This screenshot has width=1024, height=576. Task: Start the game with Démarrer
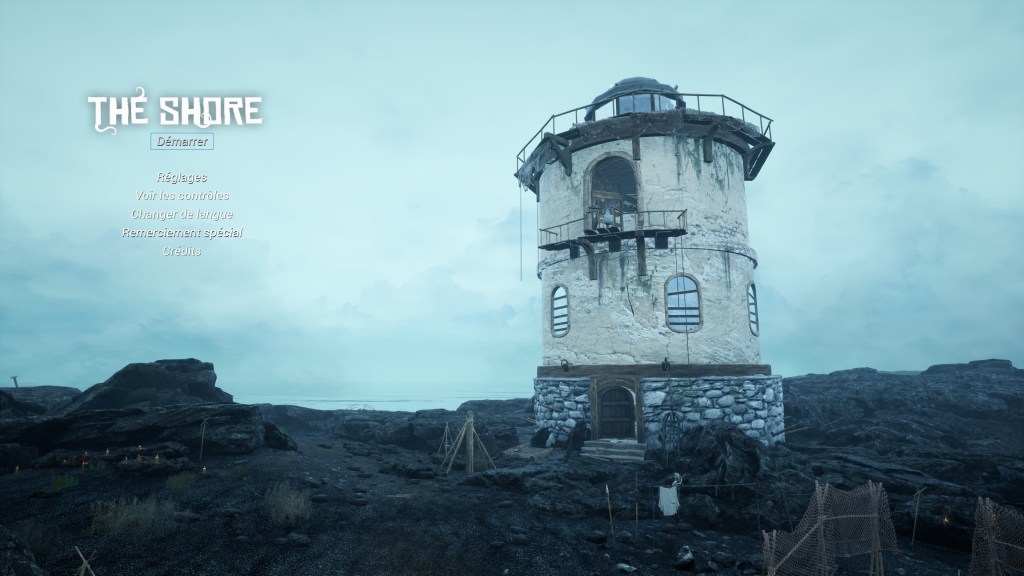pyautogui.click(x=182, y=142)
